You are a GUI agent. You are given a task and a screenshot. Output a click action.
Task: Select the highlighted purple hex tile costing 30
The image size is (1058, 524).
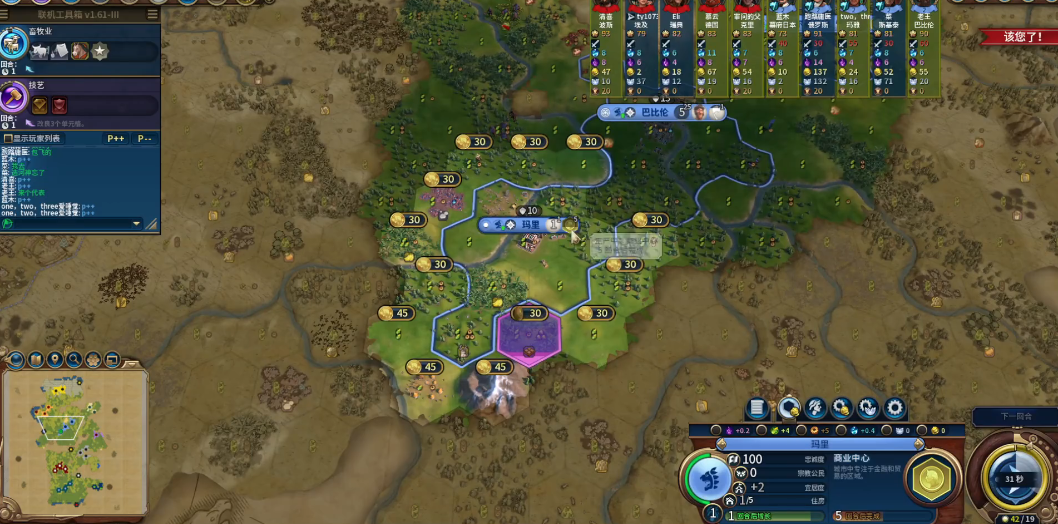click(x=528, y=335)
